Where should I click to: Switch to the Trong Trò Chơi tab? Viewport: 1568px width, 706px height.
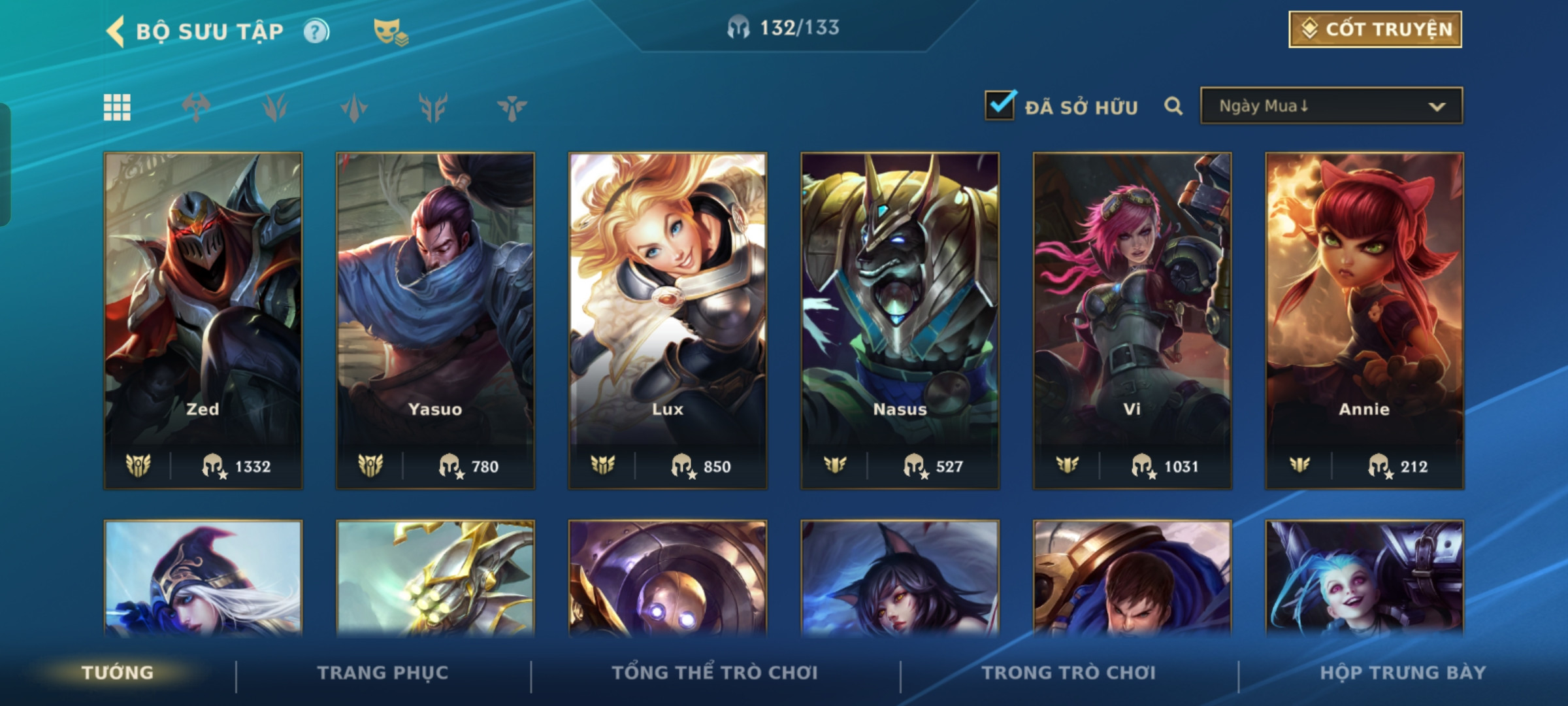[1069, 673]
